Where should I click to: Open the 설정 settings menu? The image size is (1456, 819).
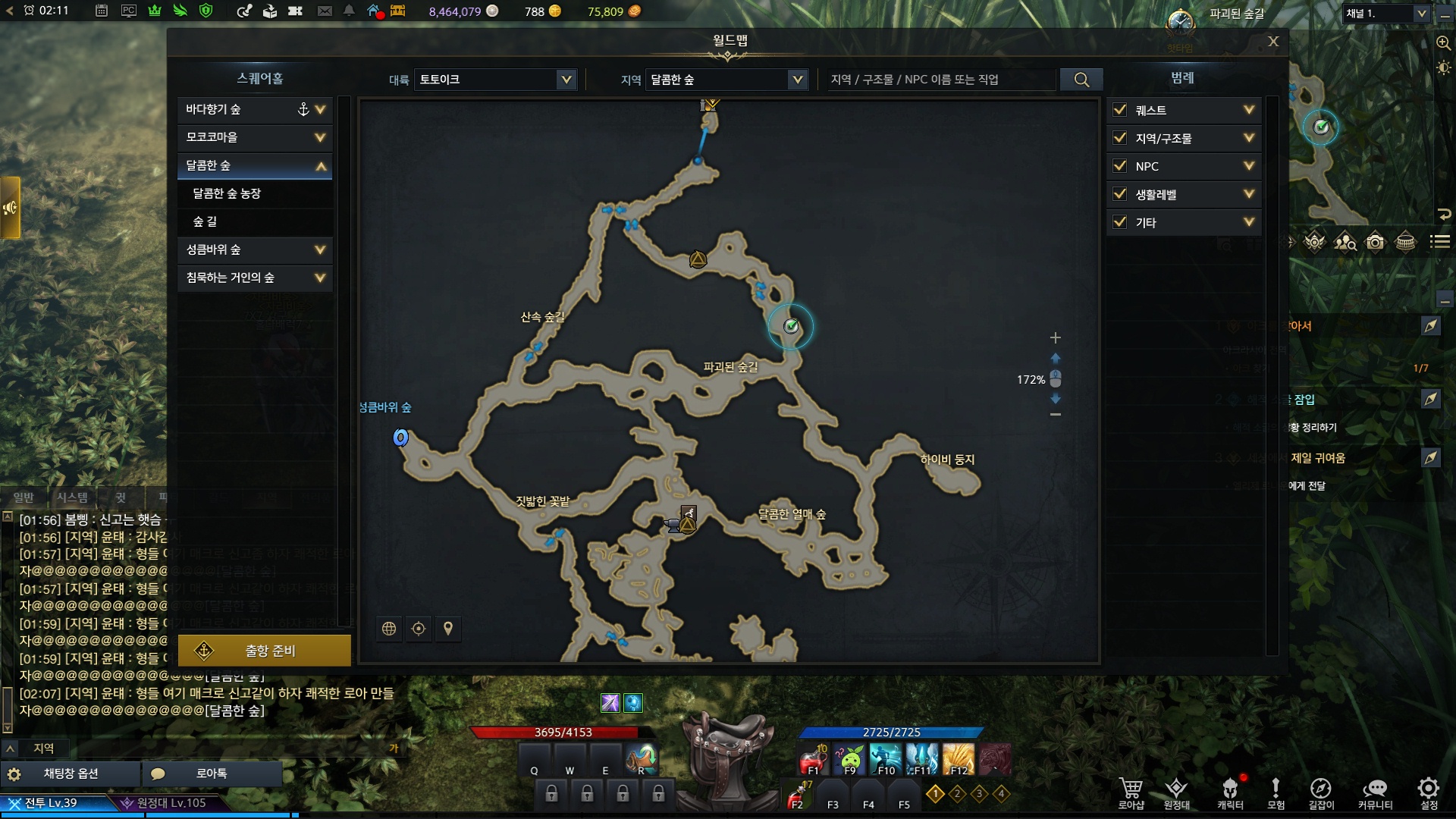click(x=1428, y=792)
